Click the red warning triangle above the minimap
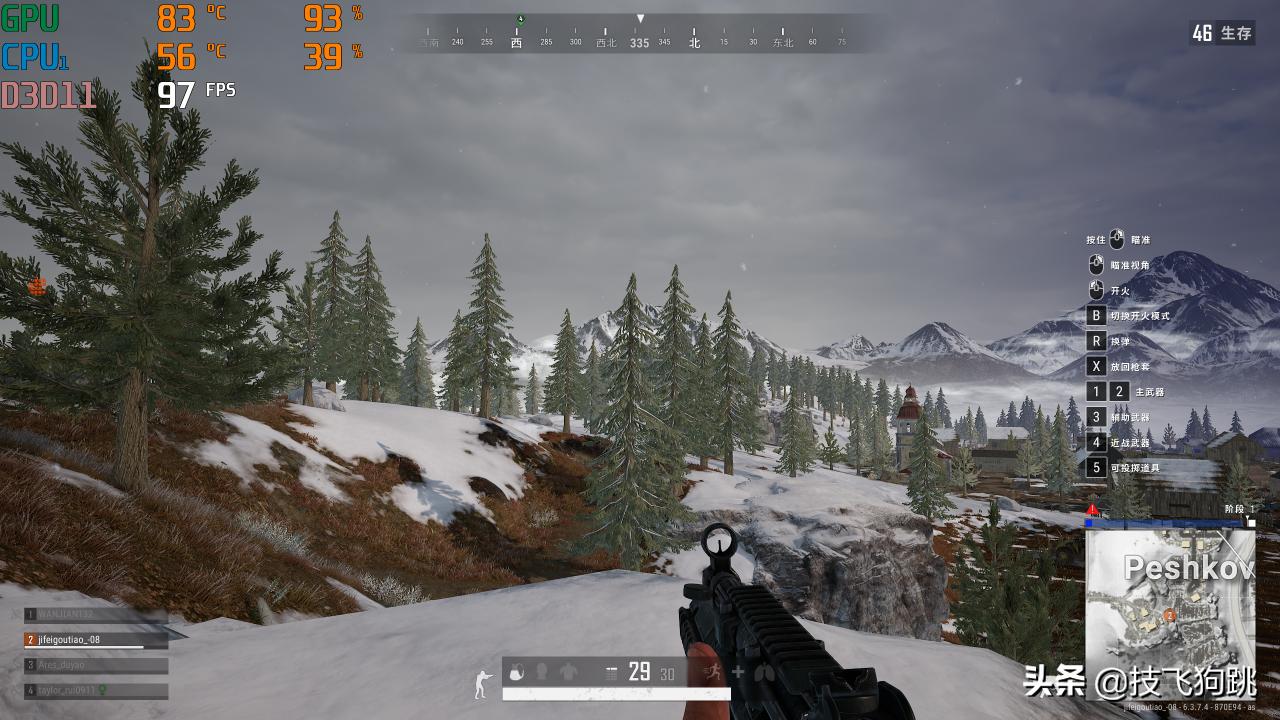 point(1092,510)
